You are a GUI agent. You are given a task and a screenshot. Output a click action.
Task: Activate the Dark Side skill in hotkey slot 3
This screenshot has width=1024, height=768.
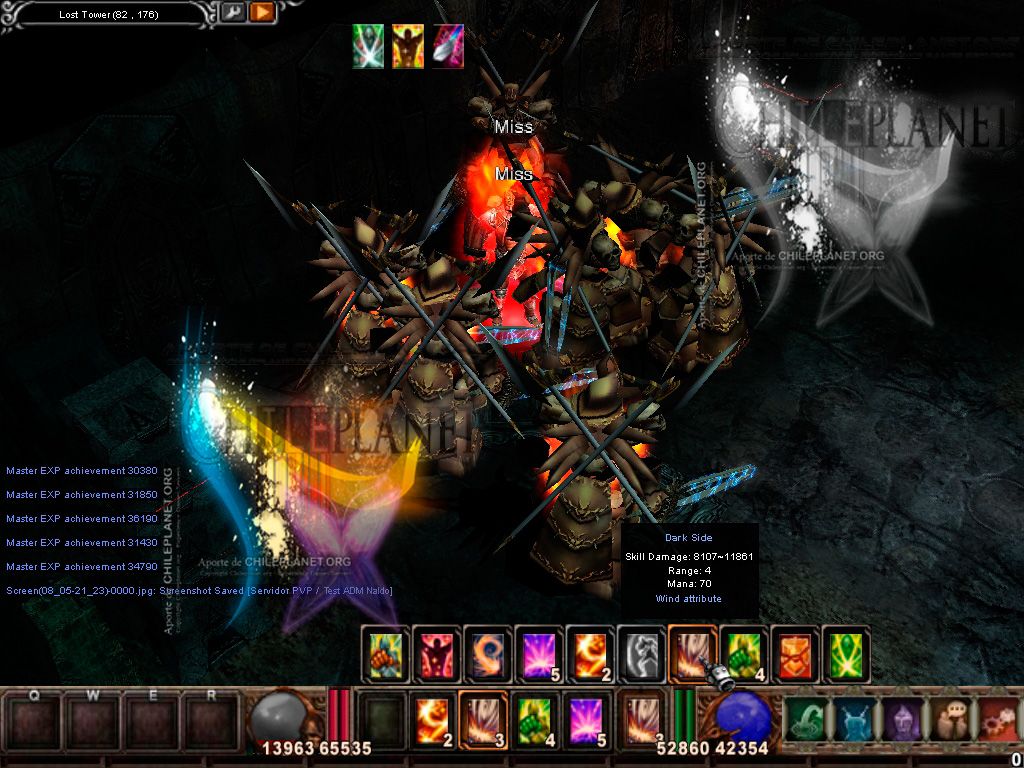(484, 719)
